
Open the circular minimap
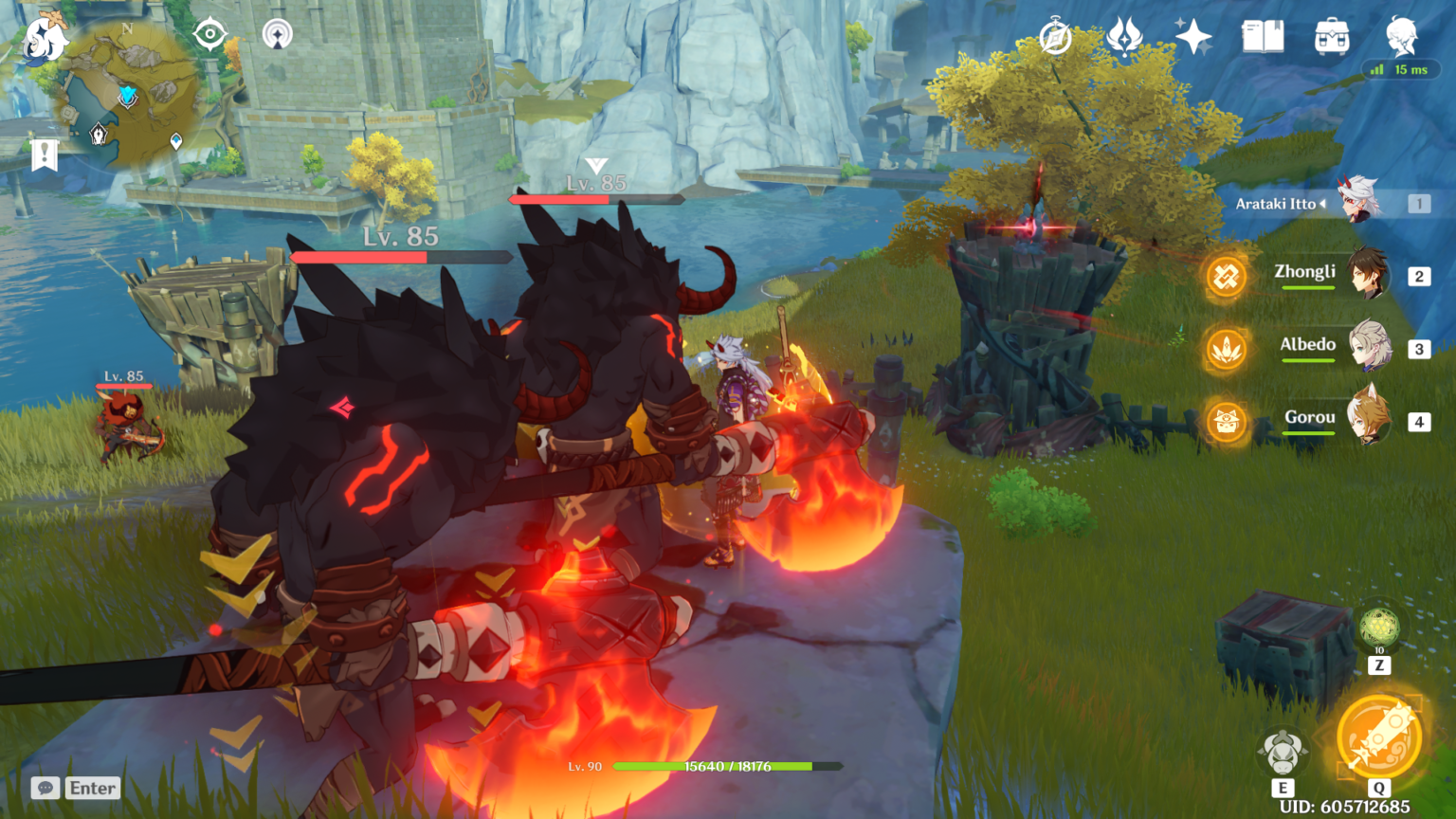130,95
